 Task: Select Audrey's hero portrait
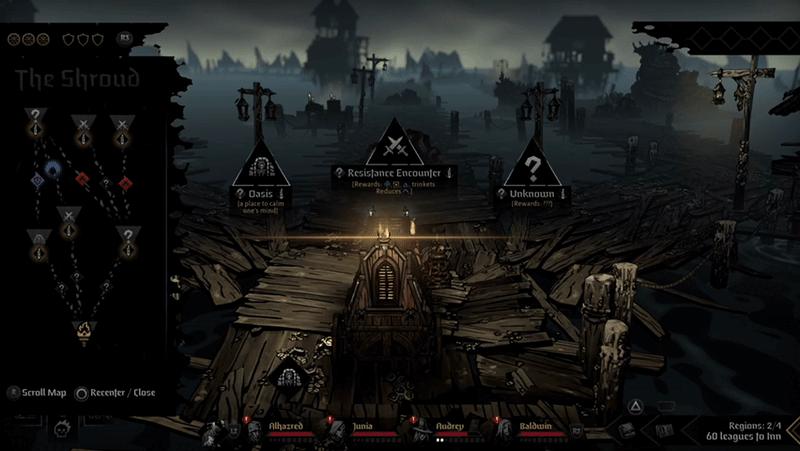pyautogui.click(x=419, y=431)
